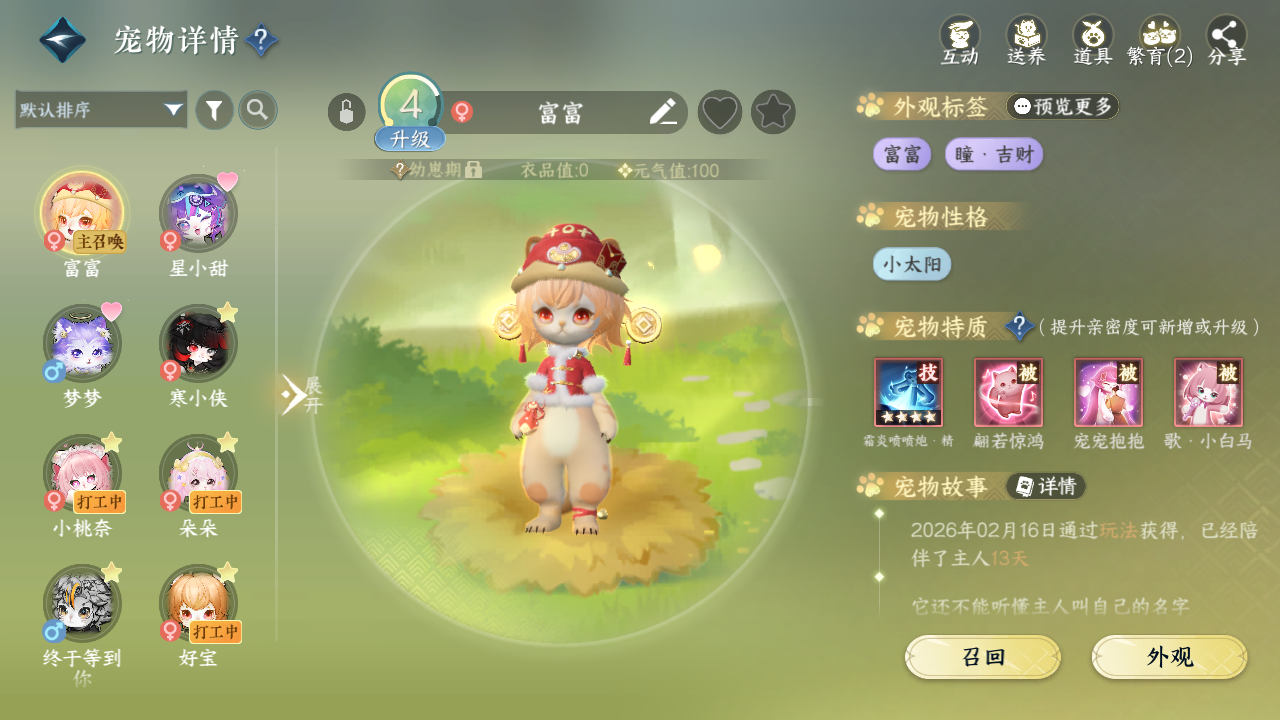View the 翩若惊鸿 passive trait
The width and height of the screenshot is (1280, 720).
[1008, 393]
